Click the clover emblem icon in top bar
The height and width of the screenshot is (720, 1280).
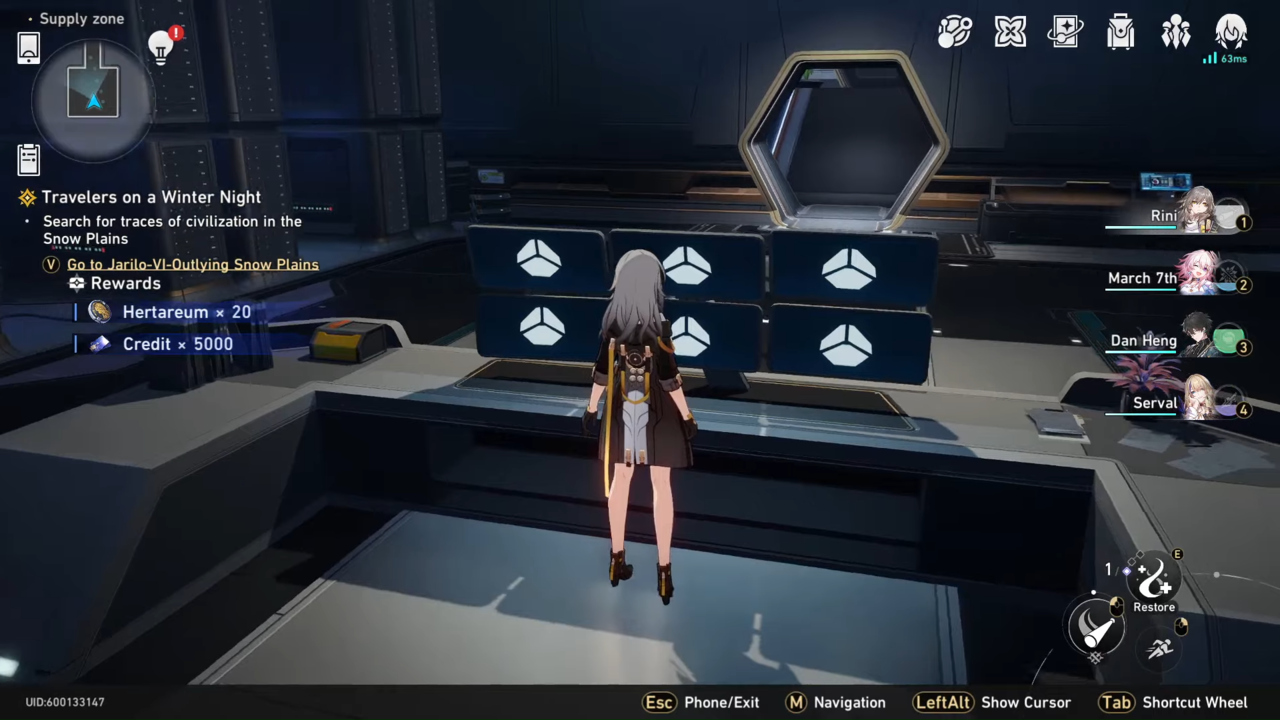coord(1010,32)
